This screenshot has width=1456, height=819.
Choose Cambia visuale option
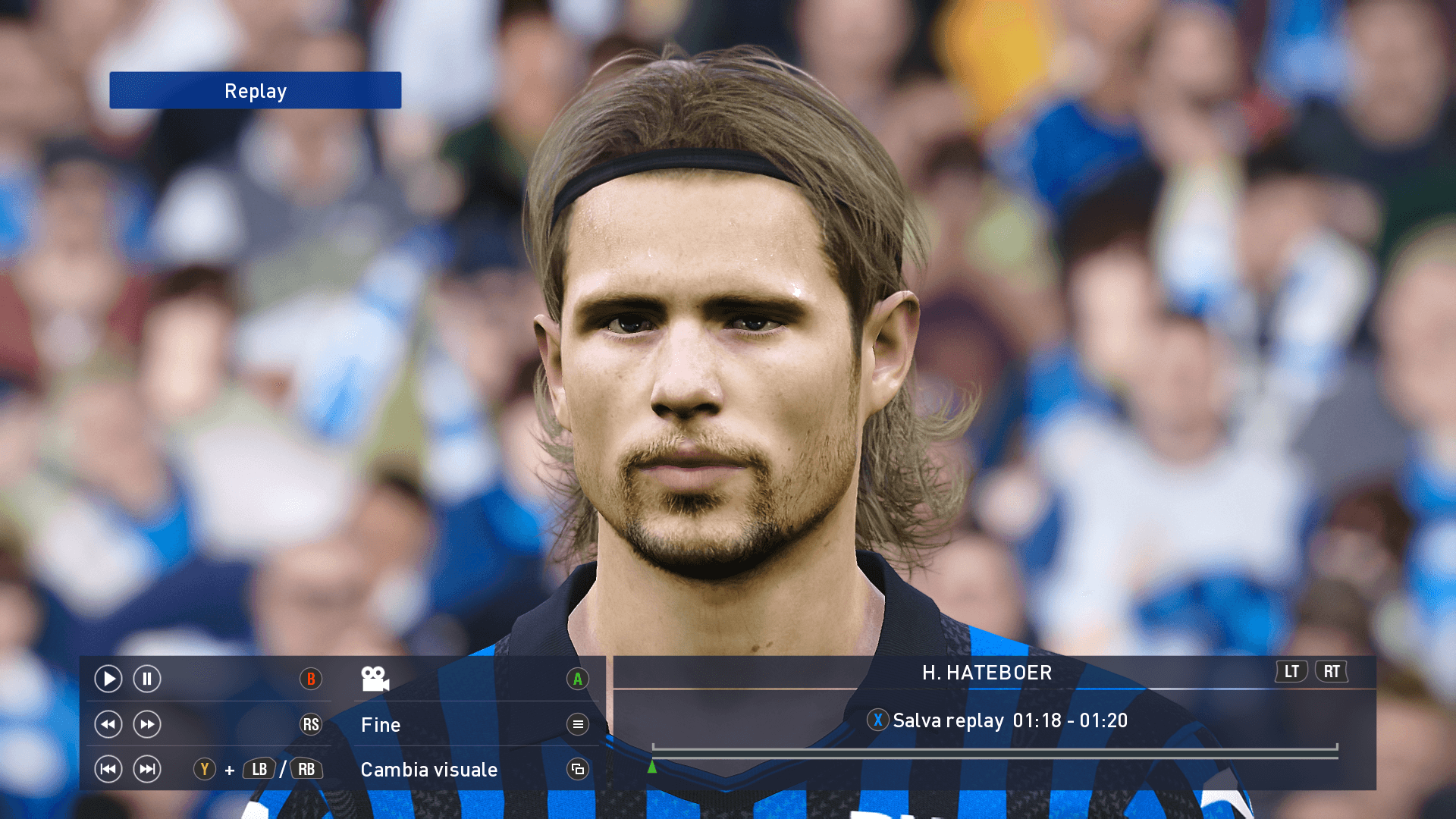pyautogui.click(x=429, y=770)
